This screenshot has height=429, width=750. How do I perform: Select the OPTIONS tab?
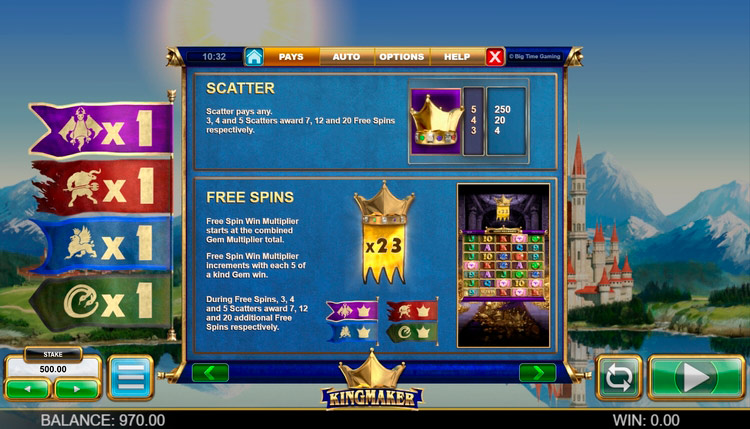click(401, 57)
